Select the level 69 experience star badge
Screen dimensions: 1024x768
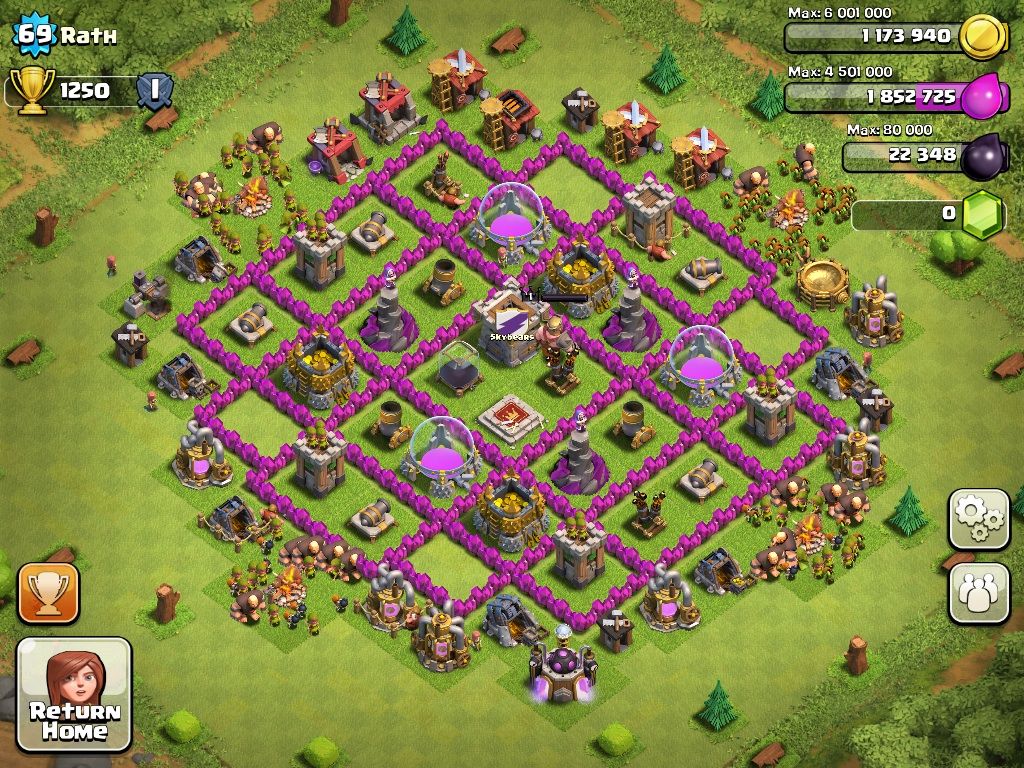coord(34,35)
